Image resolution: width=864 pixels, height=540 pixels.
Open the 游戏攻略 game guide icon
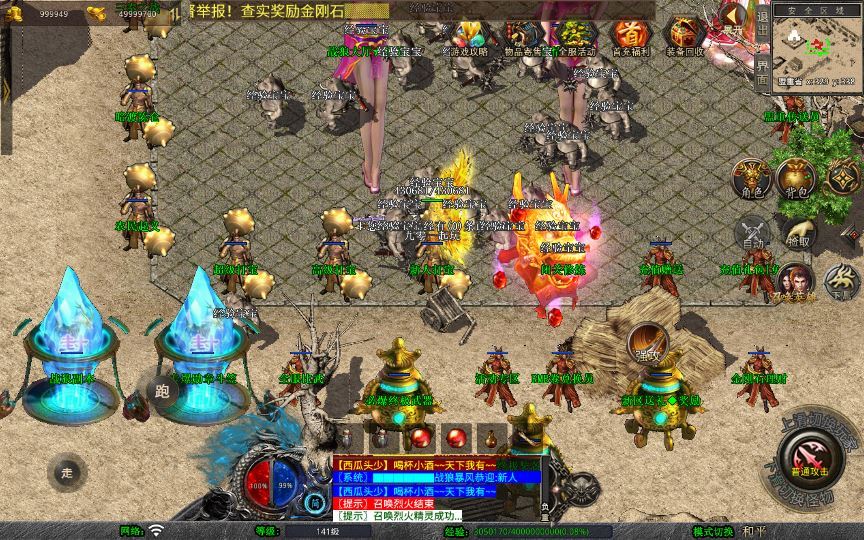pos(464,36)
